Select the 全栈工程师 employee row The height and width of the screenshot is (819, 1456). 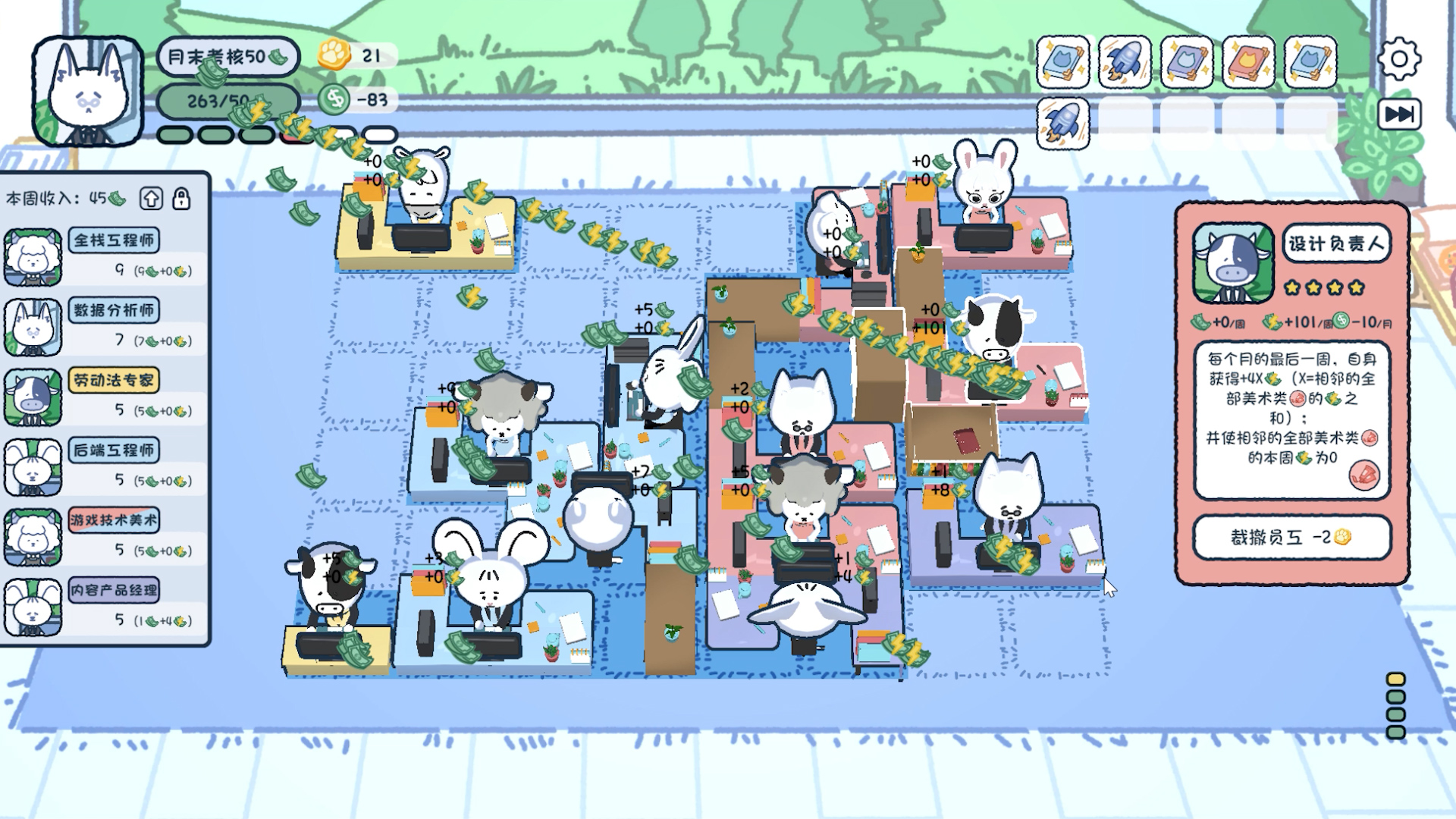tap(105, 256)
